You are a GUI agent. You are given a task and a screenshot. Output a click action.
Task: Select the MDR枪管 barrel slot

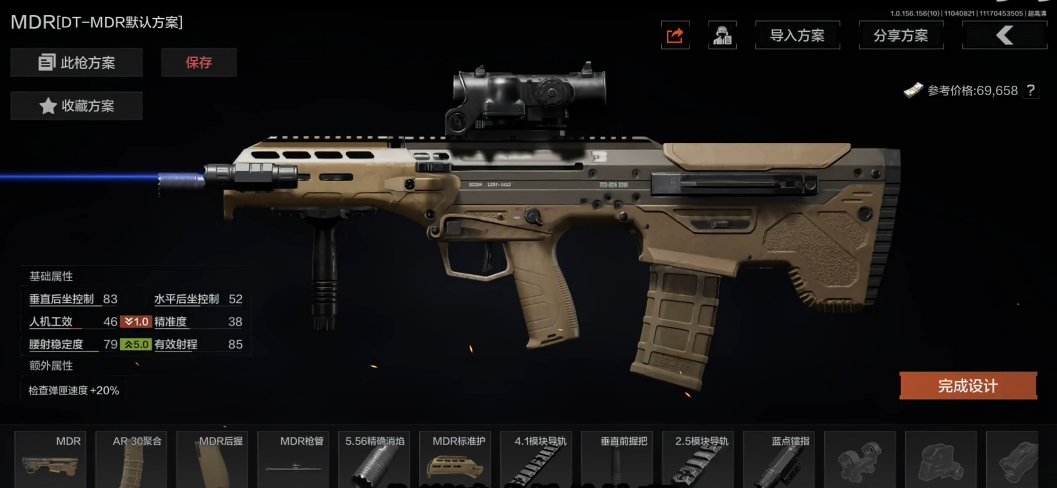tap(293, 460)
